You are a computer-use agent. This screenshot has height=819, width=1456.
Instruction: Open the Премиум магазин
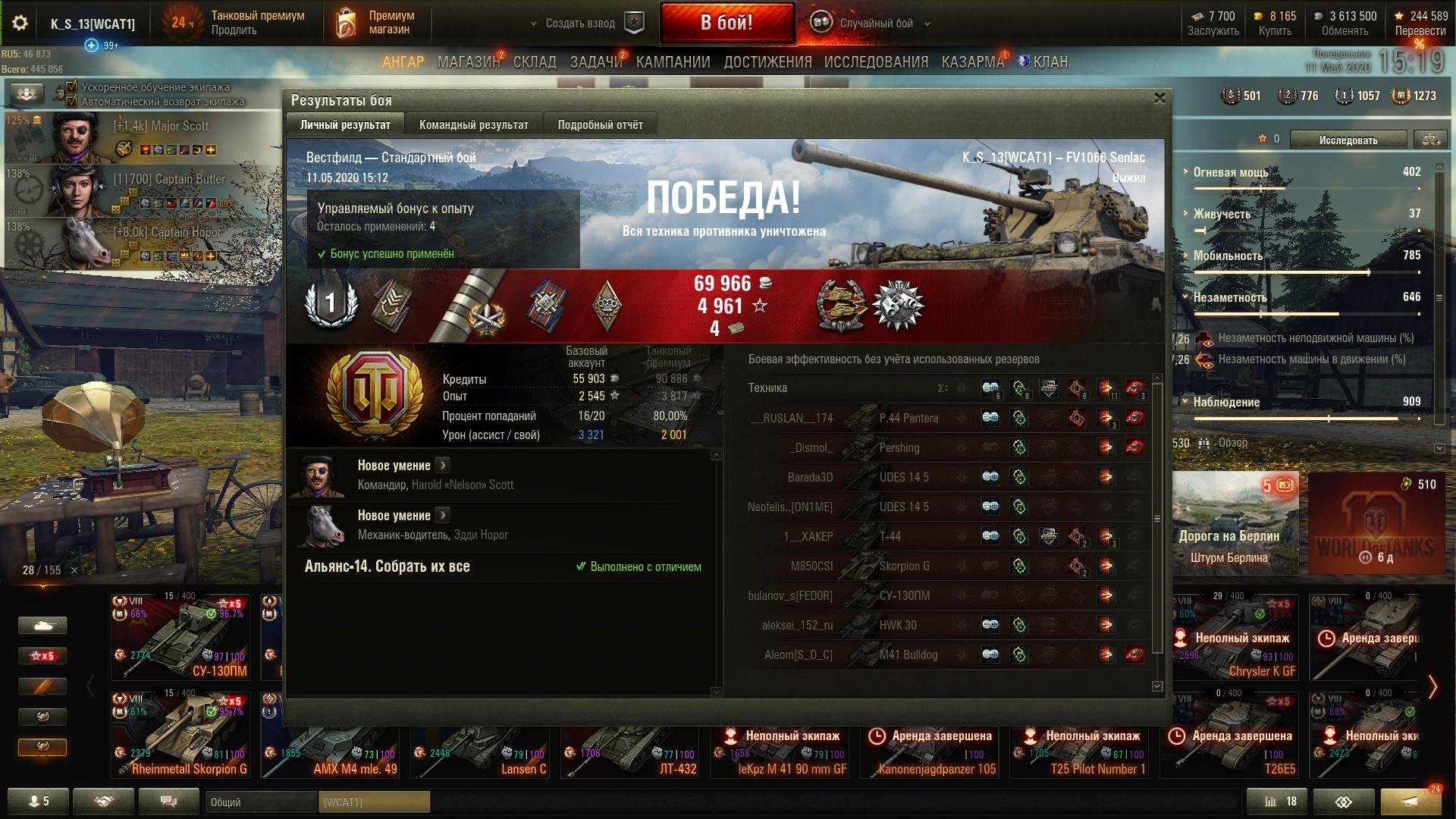click(x=378, y=23)
